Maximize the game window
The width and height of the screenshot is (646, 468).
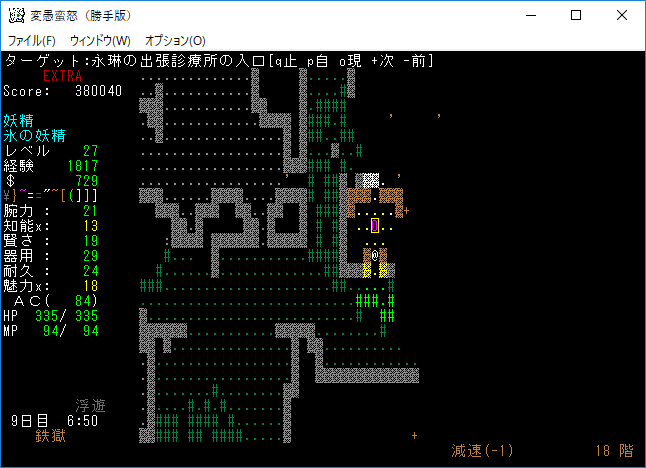576,15
